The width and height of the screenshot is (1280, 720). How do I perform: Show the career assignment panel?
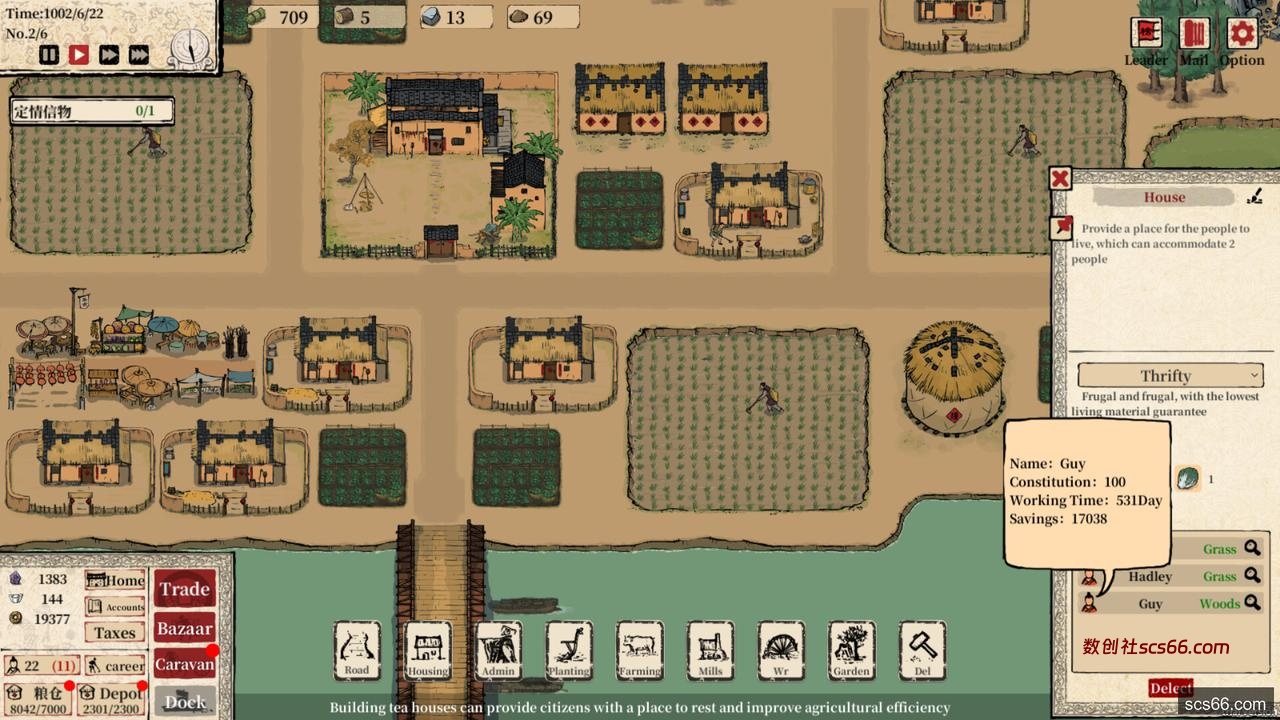tap(115, 665)
